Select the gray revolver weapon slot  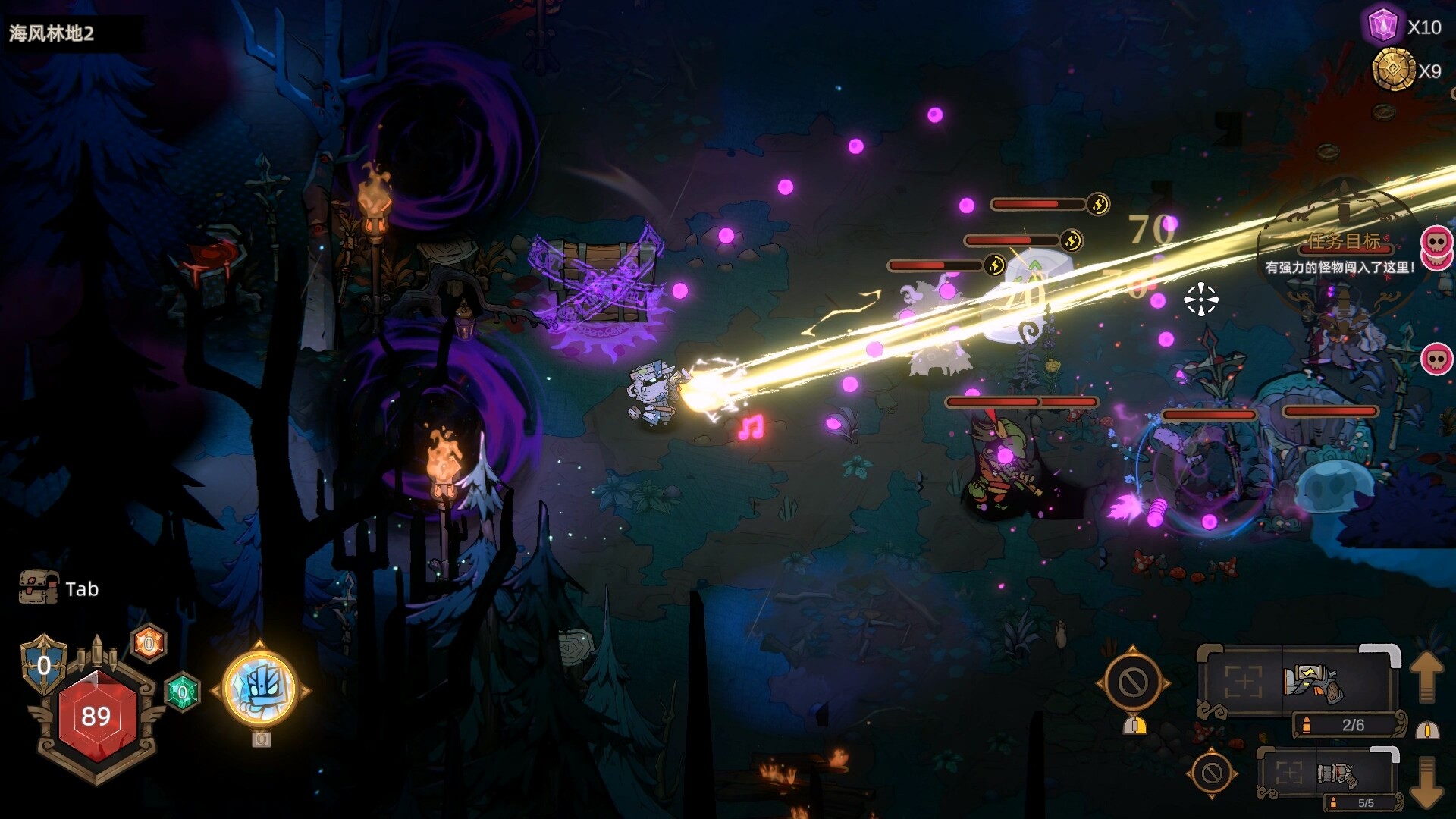(1337, 774)
